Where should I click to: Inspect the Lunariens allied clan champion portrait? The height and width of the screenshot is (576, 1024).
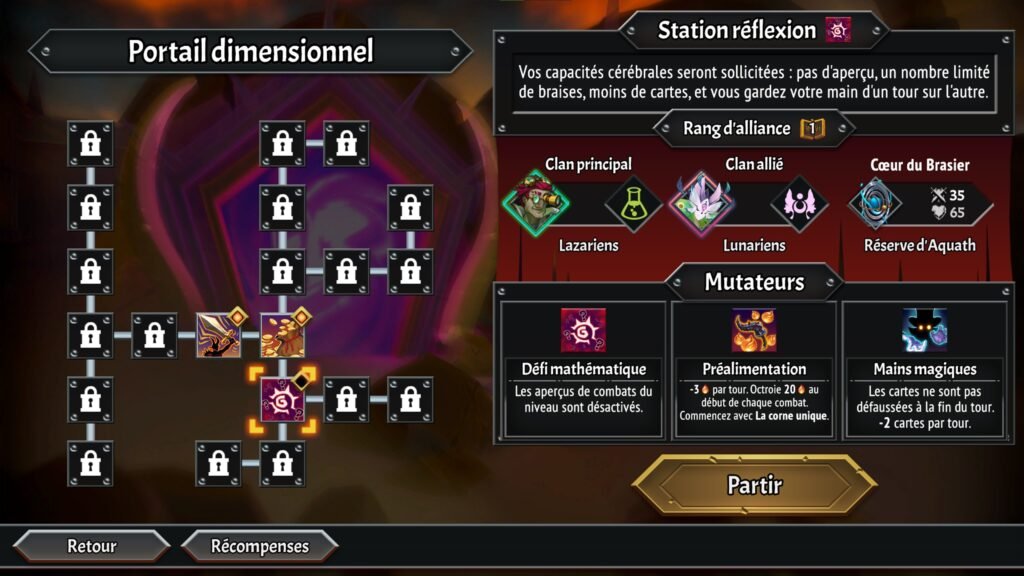click(x=700, y=203)
